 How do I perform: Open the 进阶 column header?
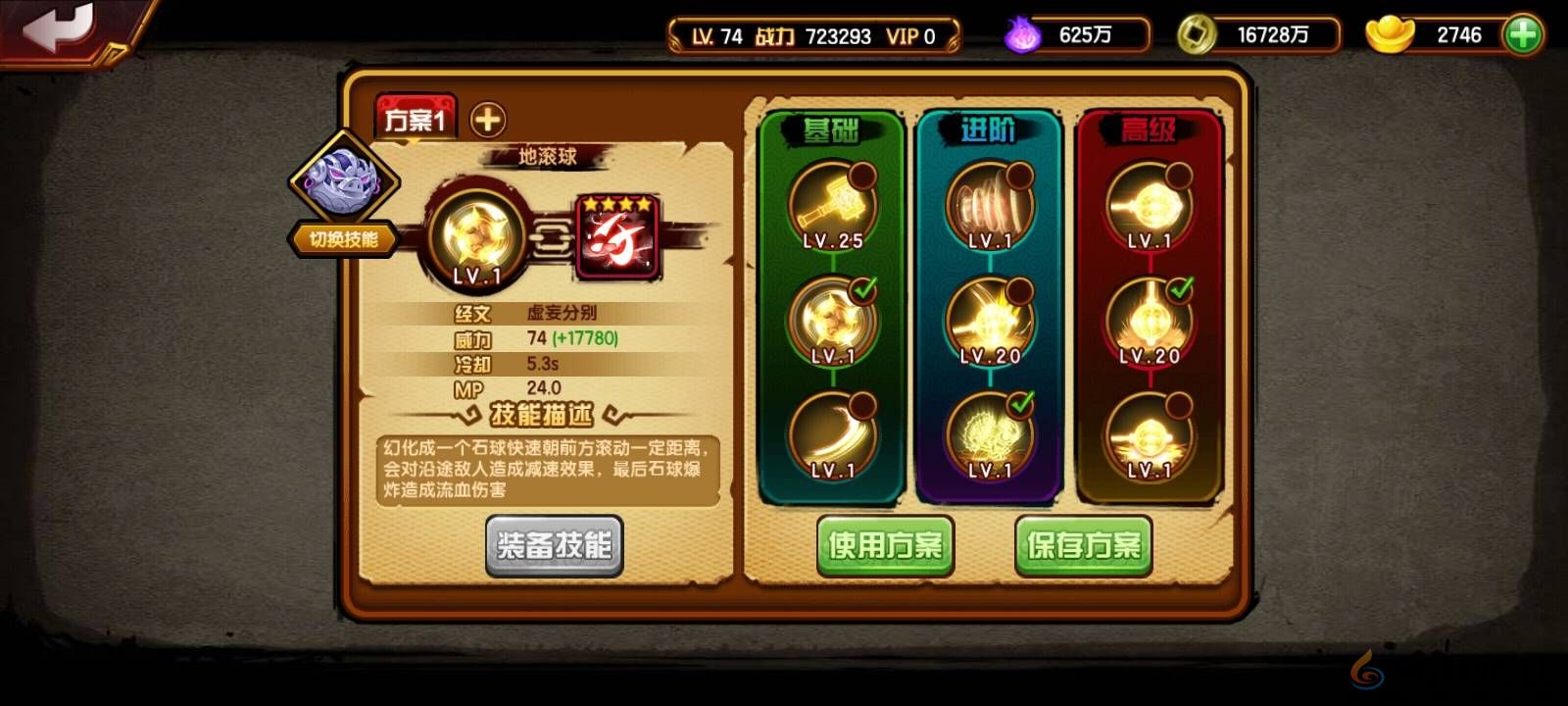(x=988, y=128)
